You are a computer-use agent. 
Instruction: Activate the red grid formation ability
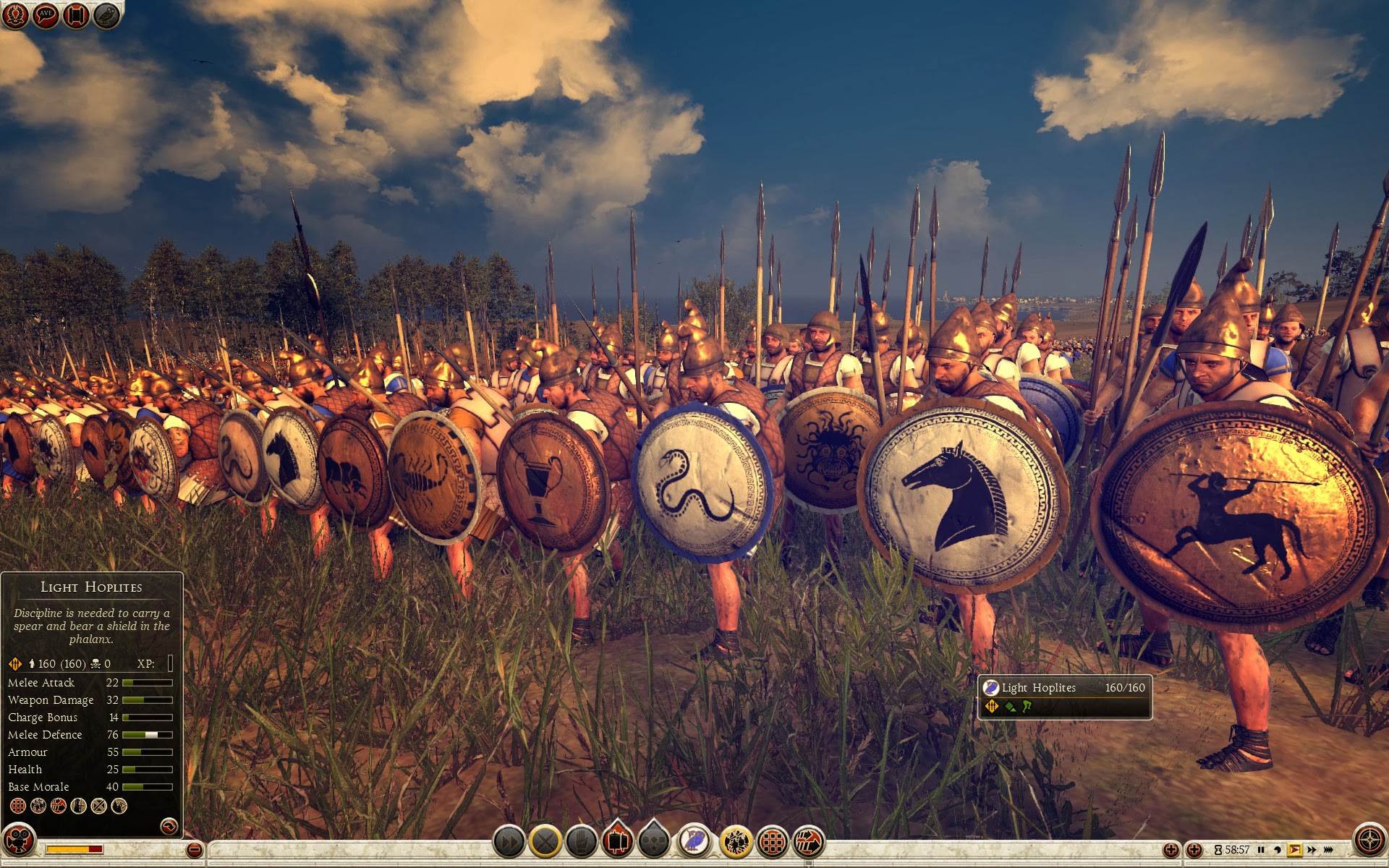click(773, 842)
